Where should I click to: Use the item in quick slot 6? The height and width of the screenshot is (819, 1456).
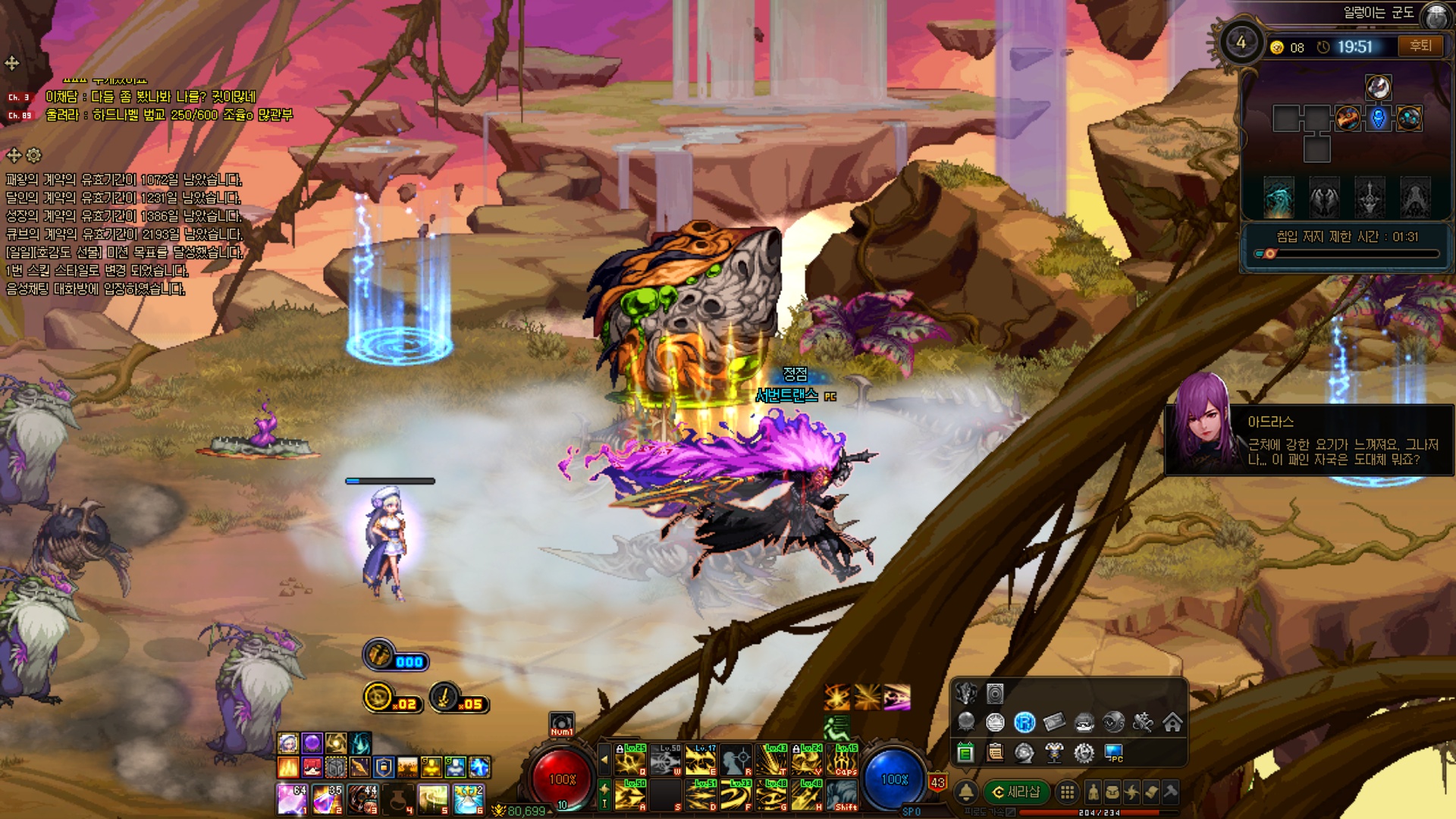(469, 799)
